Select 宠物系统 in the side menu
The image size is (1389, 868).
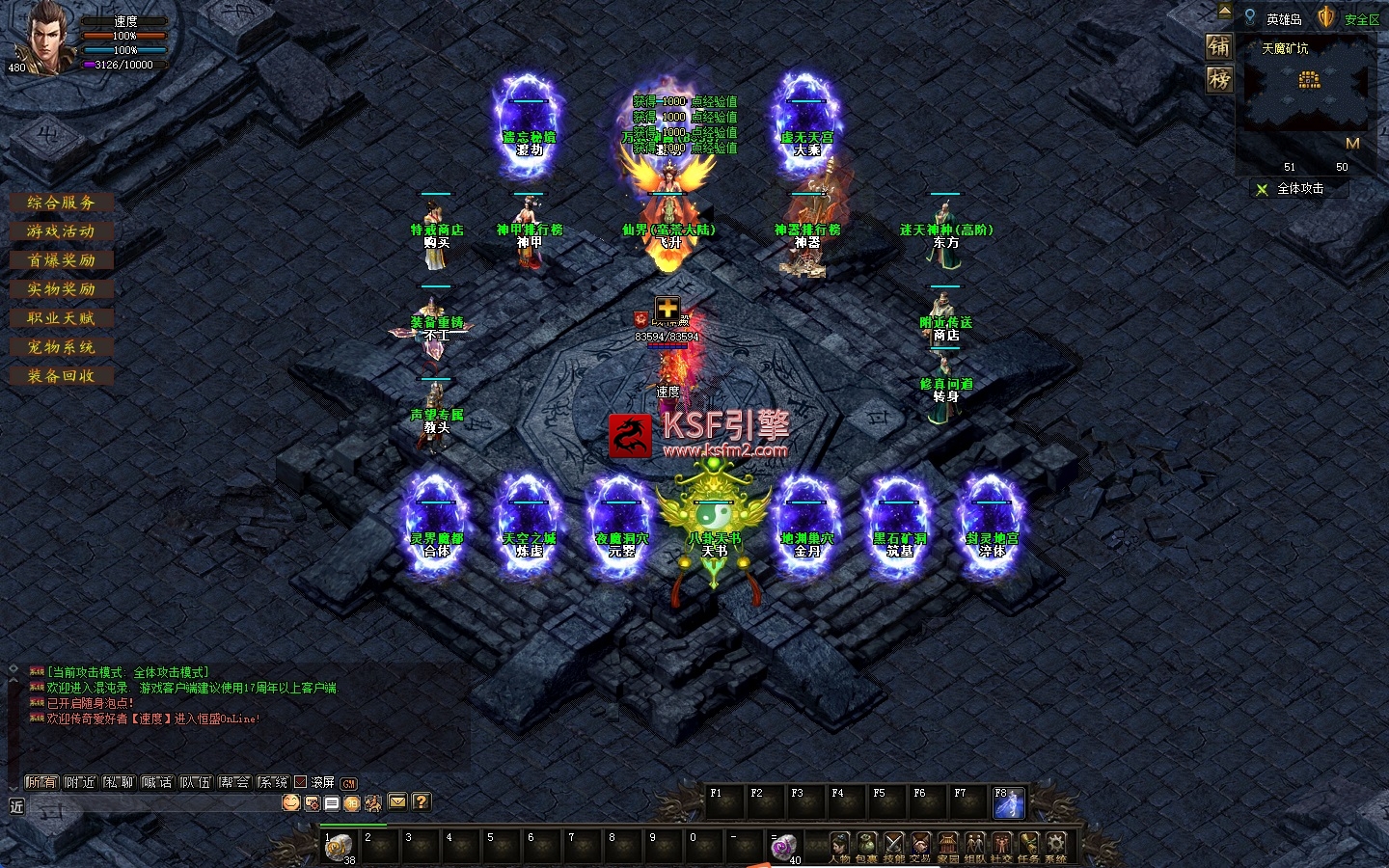click(x=62, y=347)
